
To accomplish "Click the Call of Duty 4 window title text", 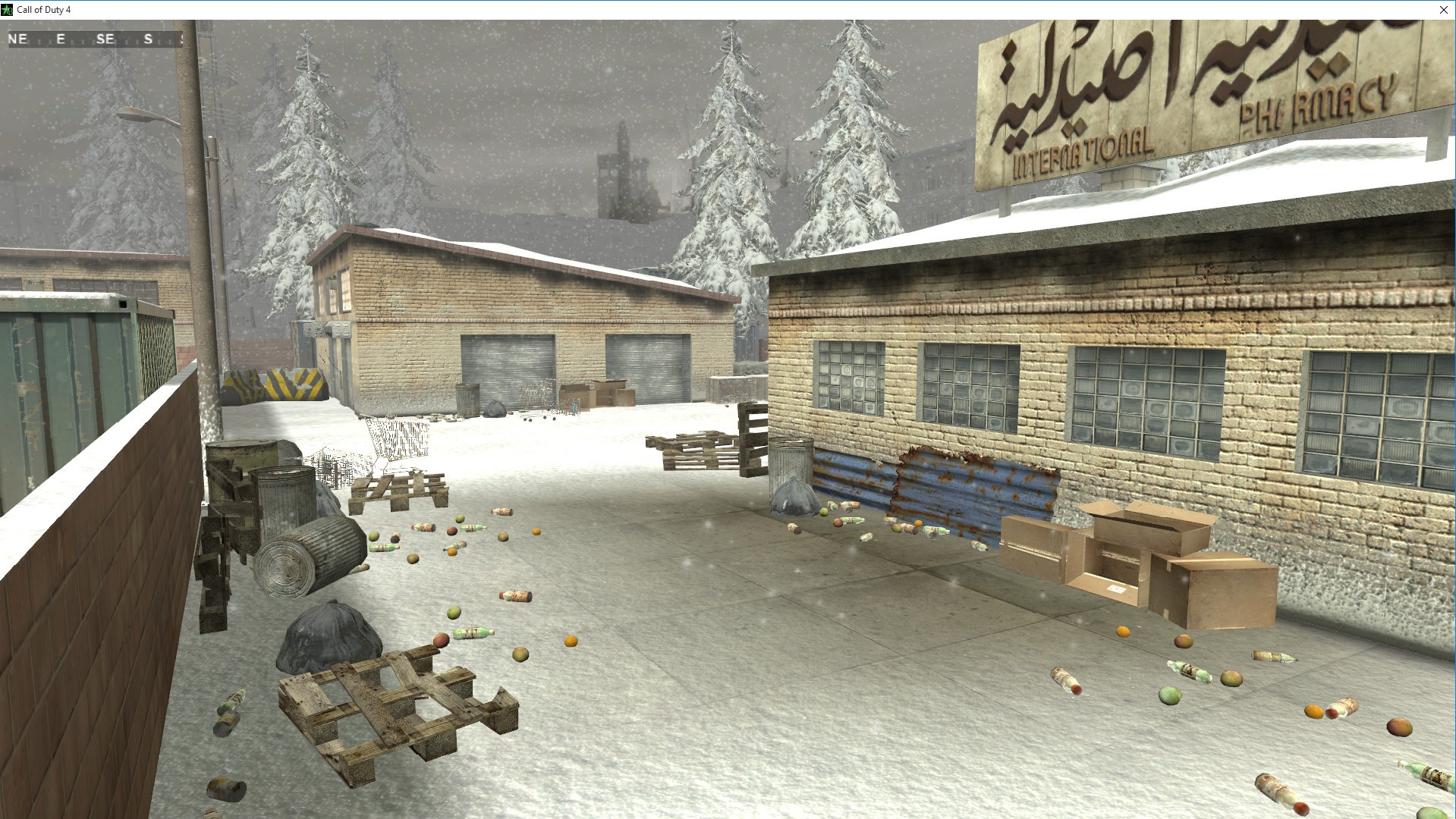I will coord(44,10).
